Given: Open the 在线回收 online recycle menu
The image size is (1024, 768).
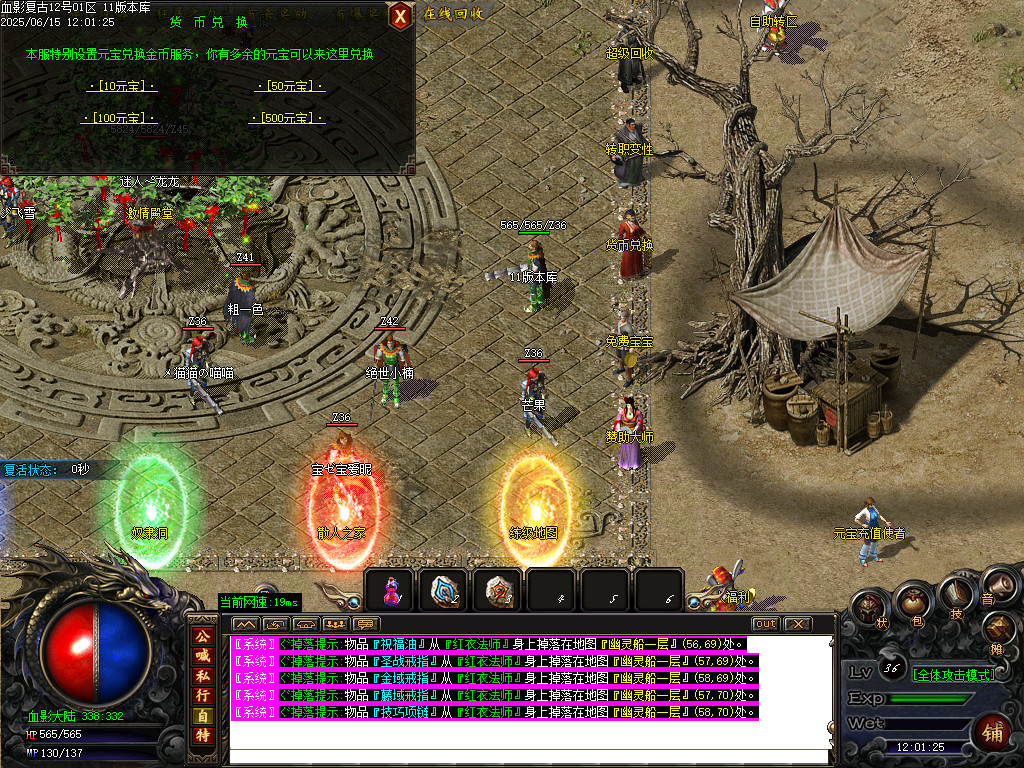Looking at the screenshot, I should coord(454,14).
